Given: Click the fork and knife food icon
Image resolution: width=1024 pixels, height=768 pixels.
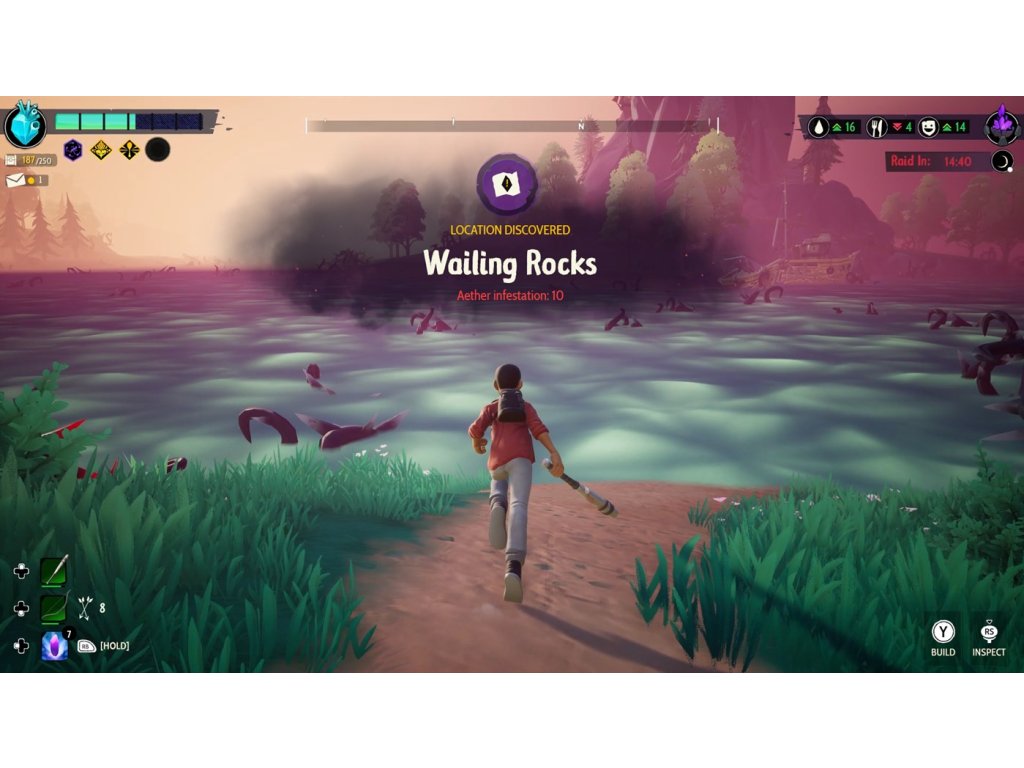Looking at the screenshot, I should click(877, 127).
